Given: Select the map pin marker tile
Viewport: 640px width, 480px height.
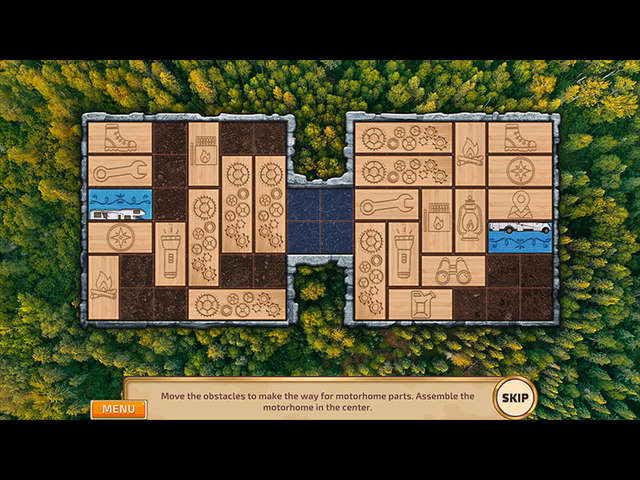Looking at the screenshot, I should [x=520, y=204].
